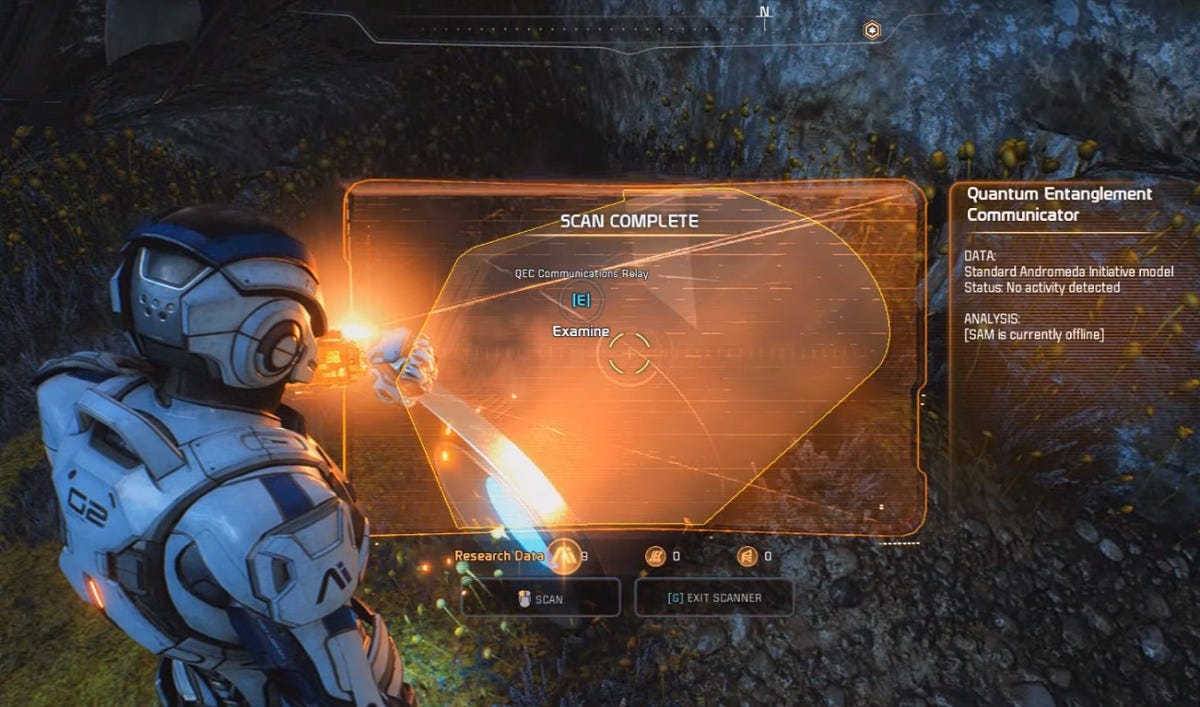Select the Quantum Entanglement Communicator info panel
This screenshot has height=707, width=1200.
pos(1072,265)
